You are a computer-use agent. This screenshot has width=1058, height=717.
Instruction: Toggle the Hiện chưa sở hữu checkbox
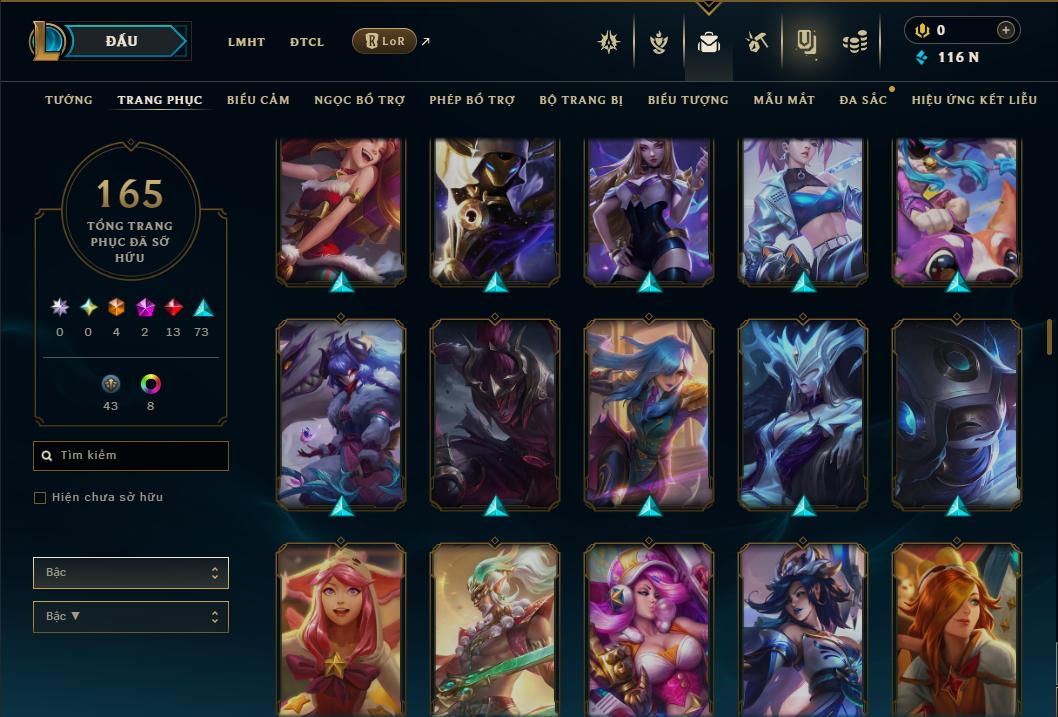coord(40,498)
